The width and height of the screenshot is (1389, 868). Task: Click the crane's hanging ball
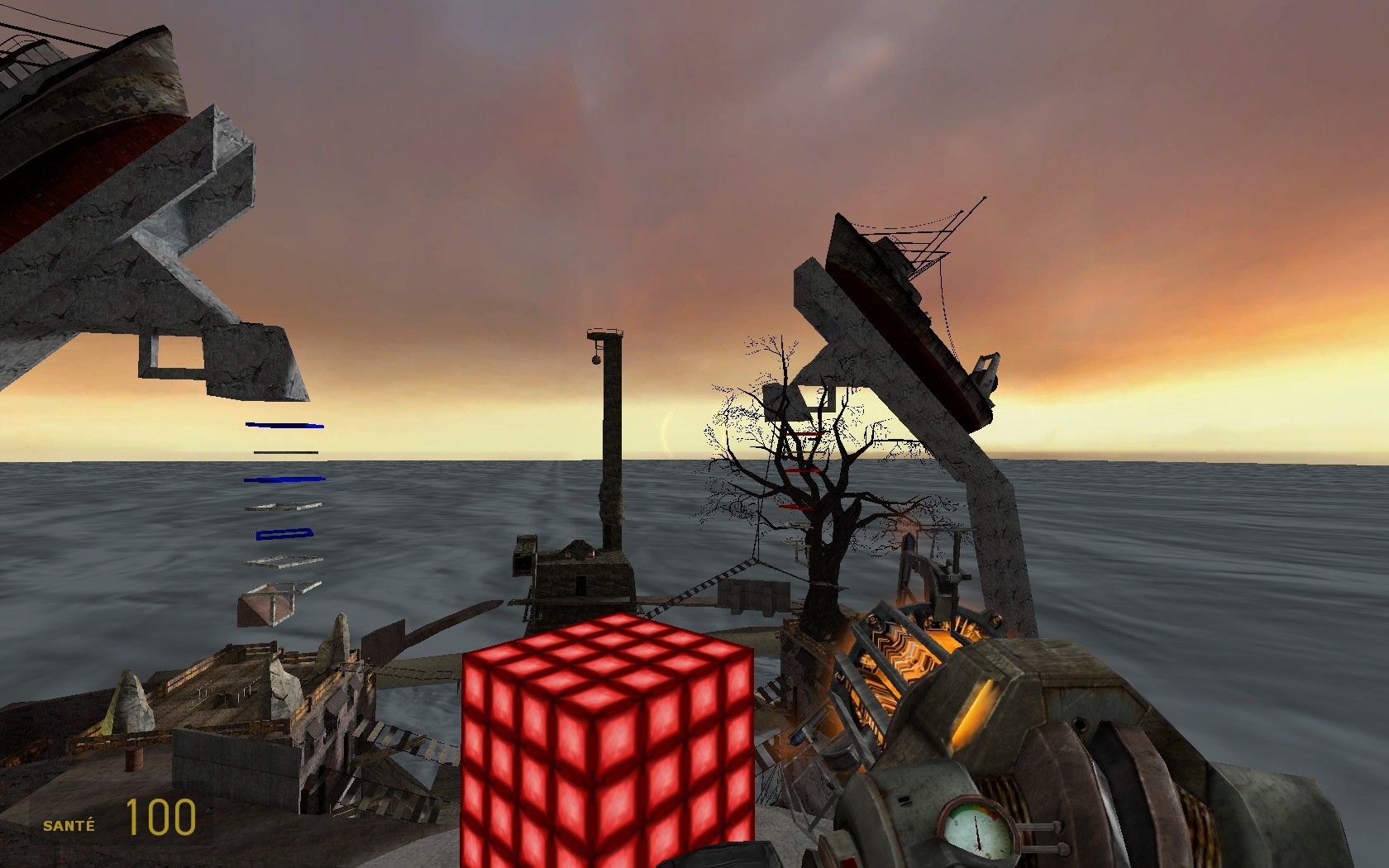[x=596, y=360]
